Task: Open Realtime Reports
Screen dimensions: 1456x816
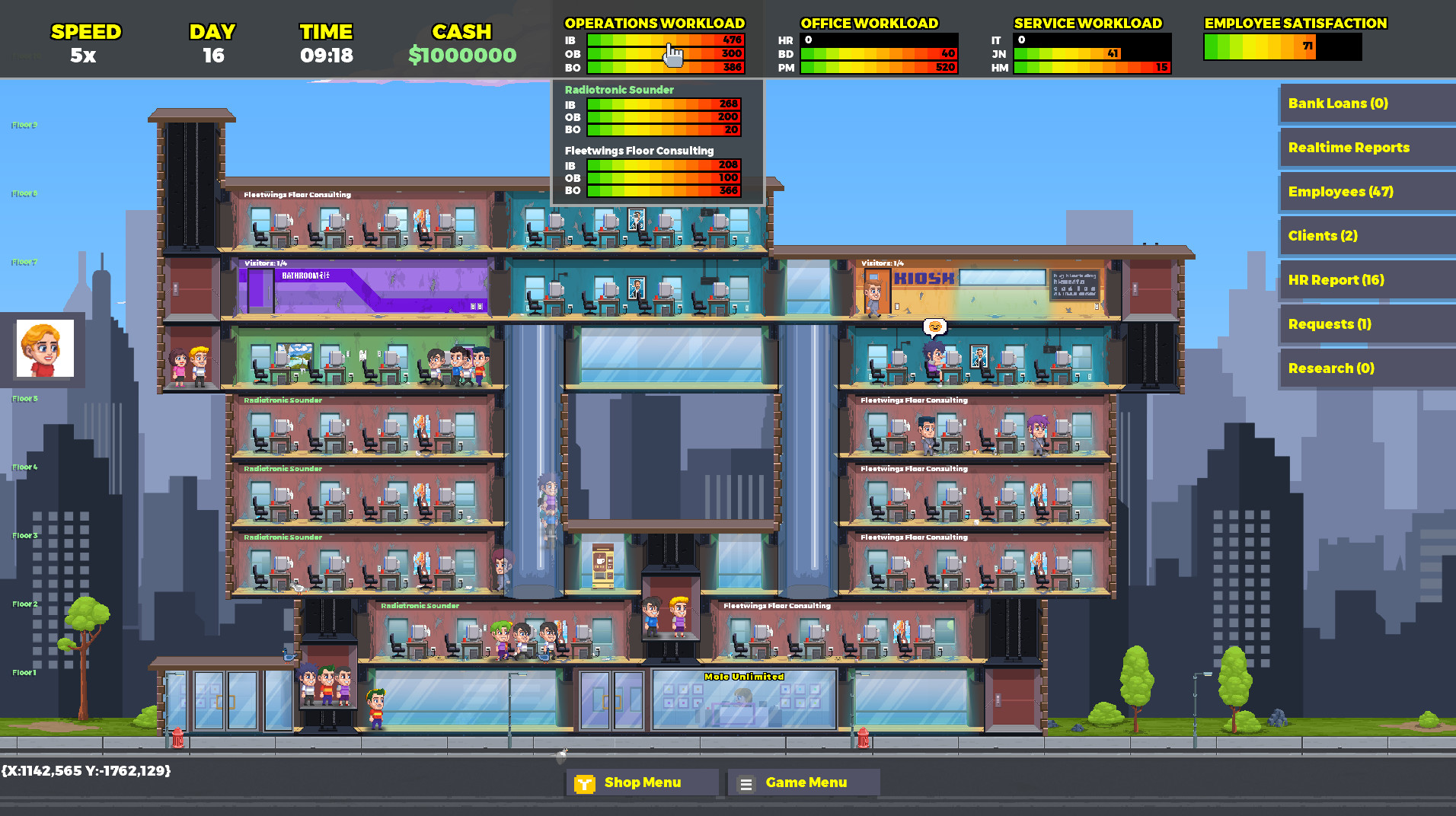Action: pyautogui.click(x=1365, y=147)
